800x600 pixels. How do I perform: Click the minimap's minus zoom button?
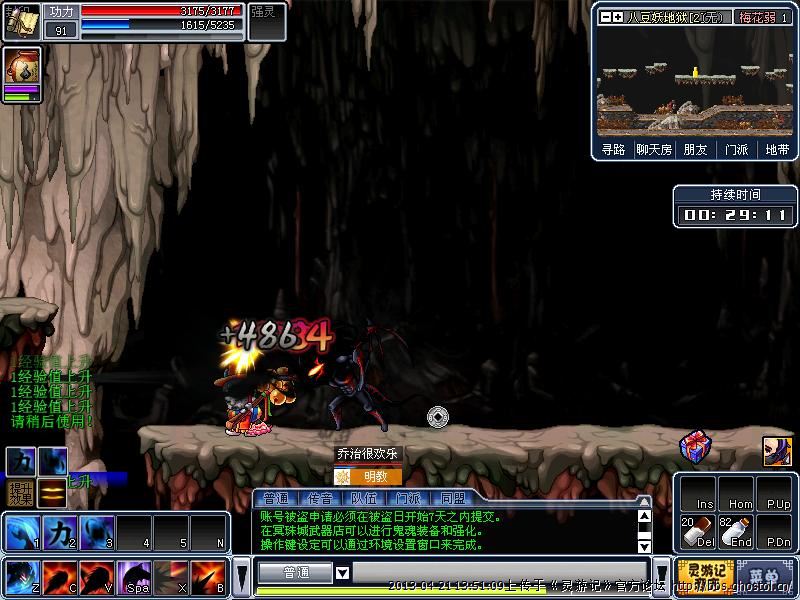(x=605, y=17)
